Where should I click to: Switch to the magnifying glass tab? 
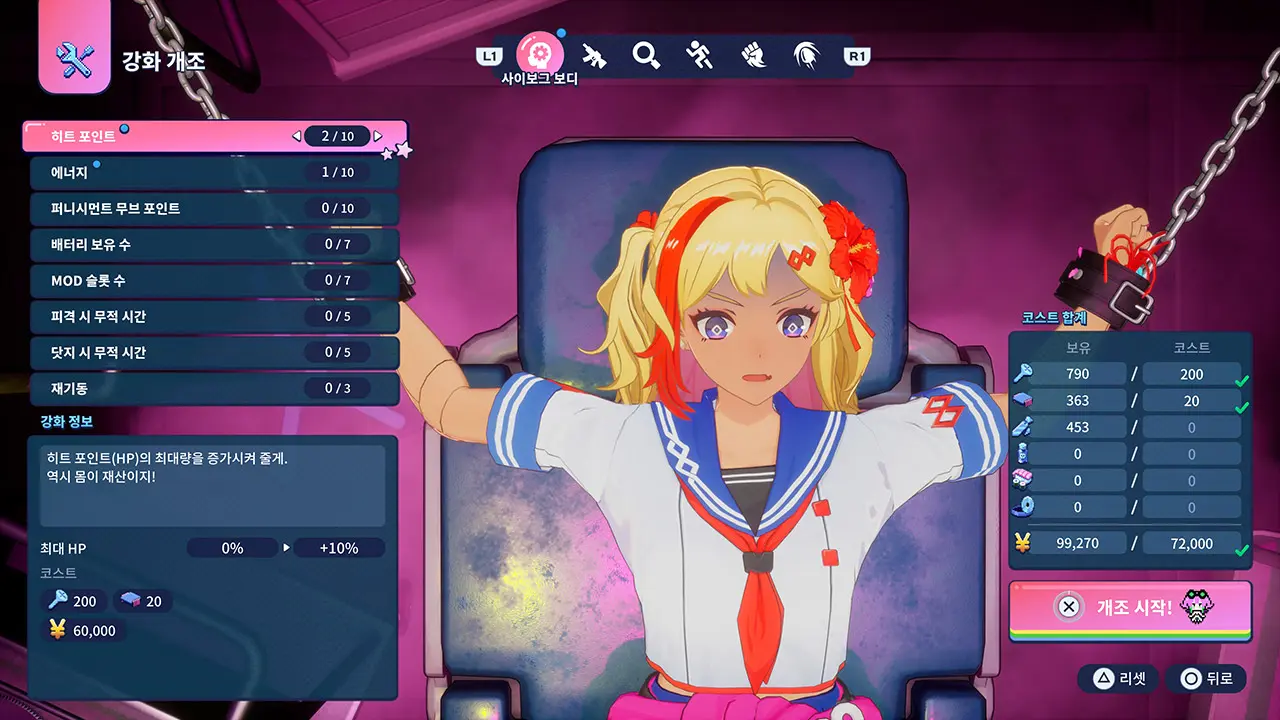647,55
